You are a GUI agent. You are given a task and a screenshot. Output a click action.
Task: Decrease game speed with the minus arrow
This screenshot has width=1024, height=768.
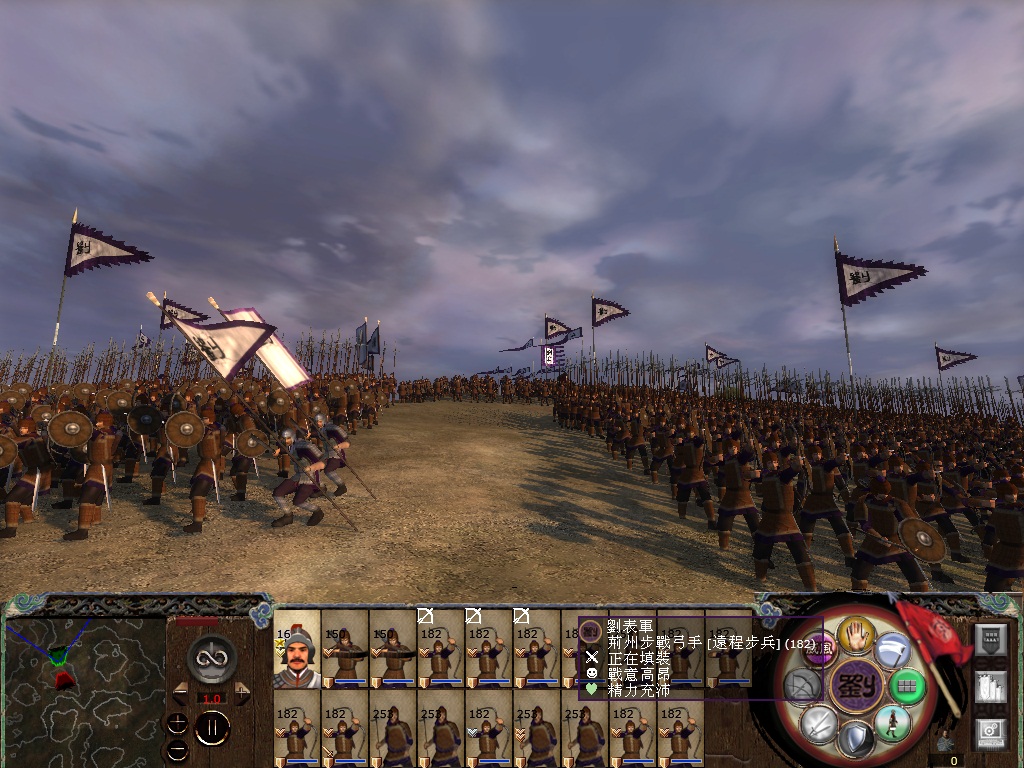[x=181, y=693]
